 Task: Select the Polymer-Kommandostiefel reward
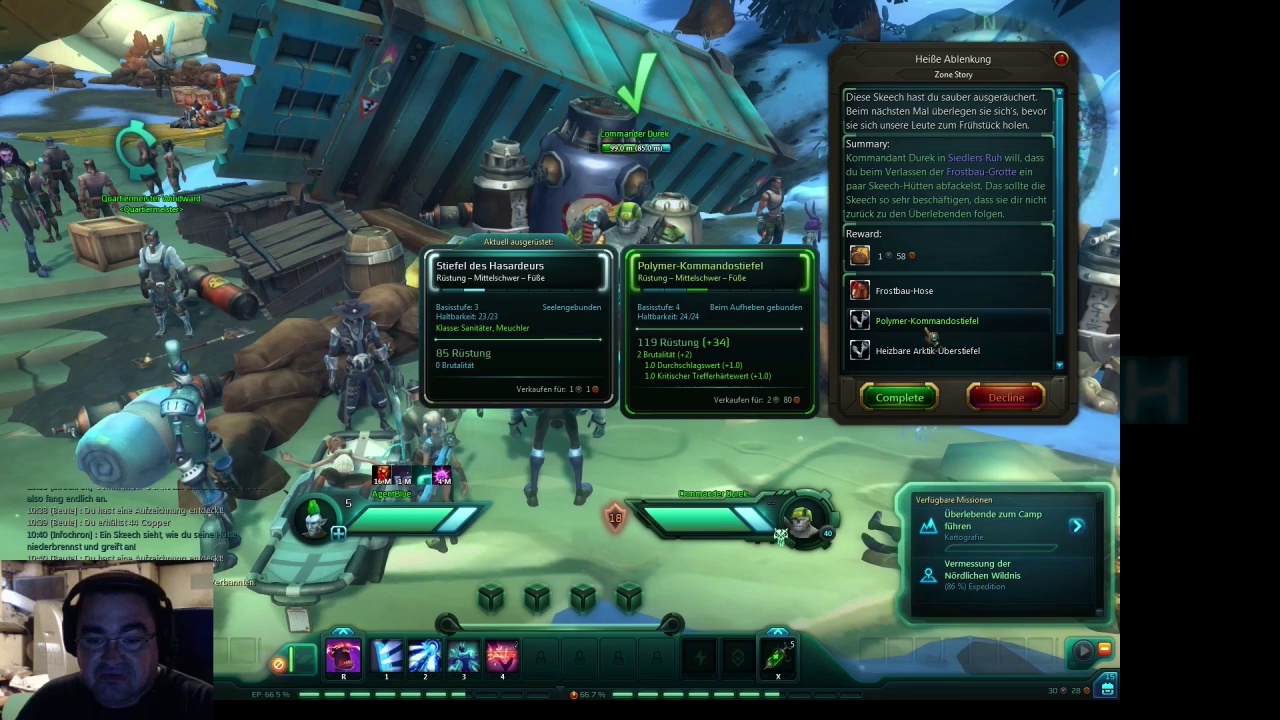(926, 321)
